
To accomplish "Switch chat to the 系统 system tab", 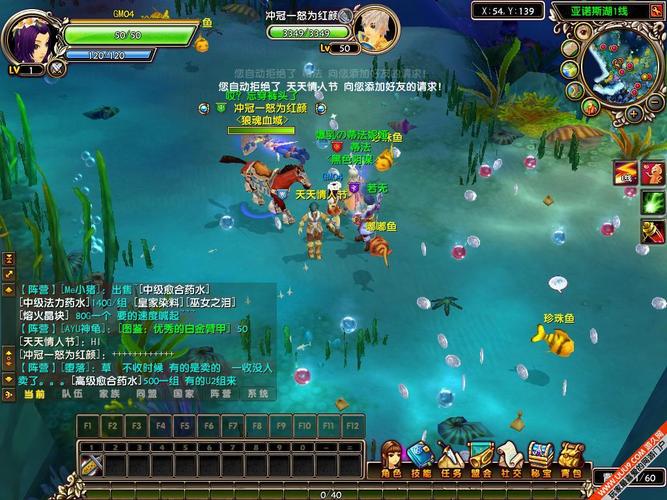I will pos(258,394).
